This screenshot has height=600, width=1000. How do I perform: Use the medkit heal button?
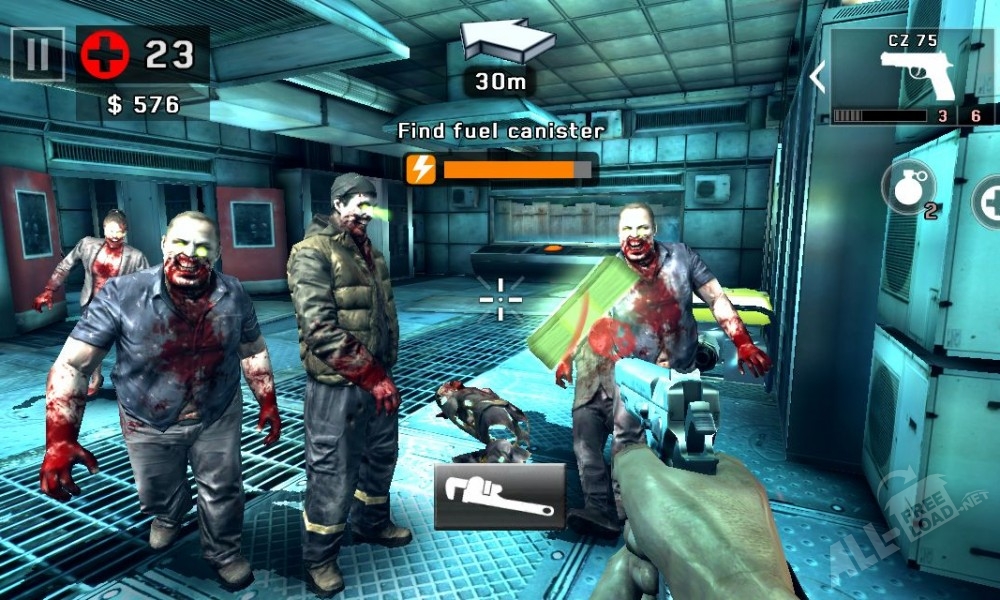(989, 200)
